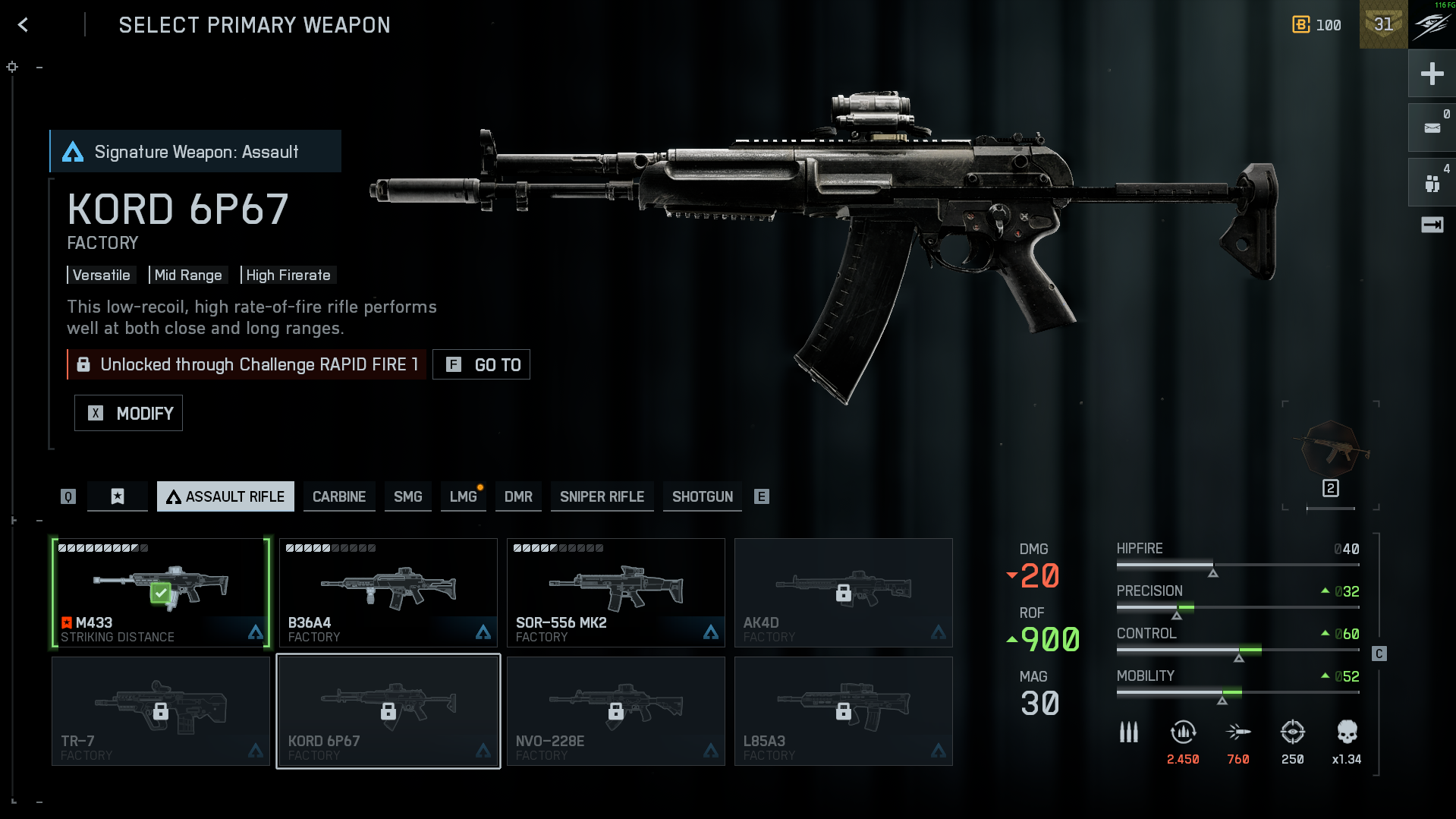Switch to the DMR tab
Viewport: 1456px width, 819px height.
coord(518,496)
